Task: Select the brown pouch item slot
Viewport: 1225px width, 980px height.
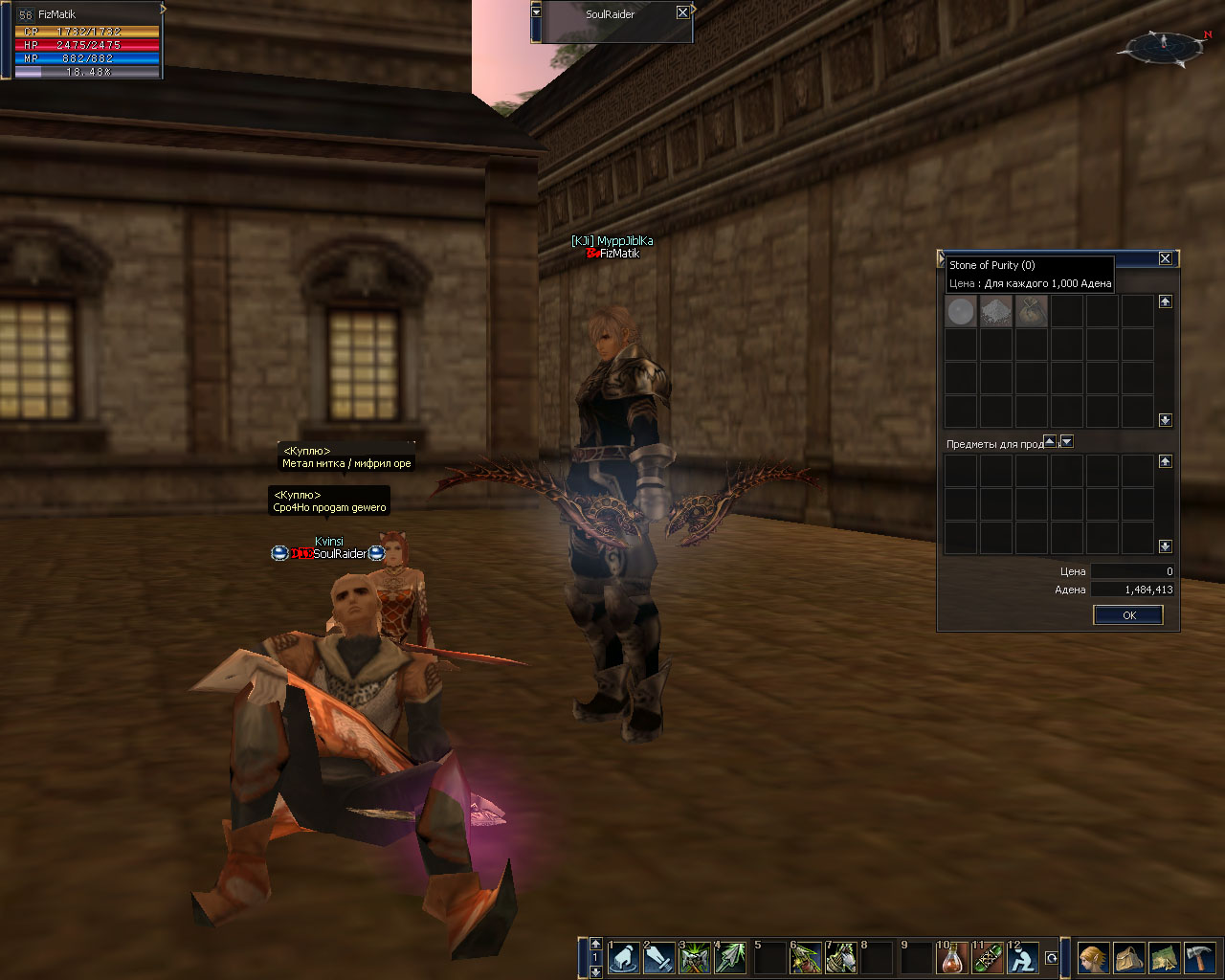Action: tap(1032, 311)
